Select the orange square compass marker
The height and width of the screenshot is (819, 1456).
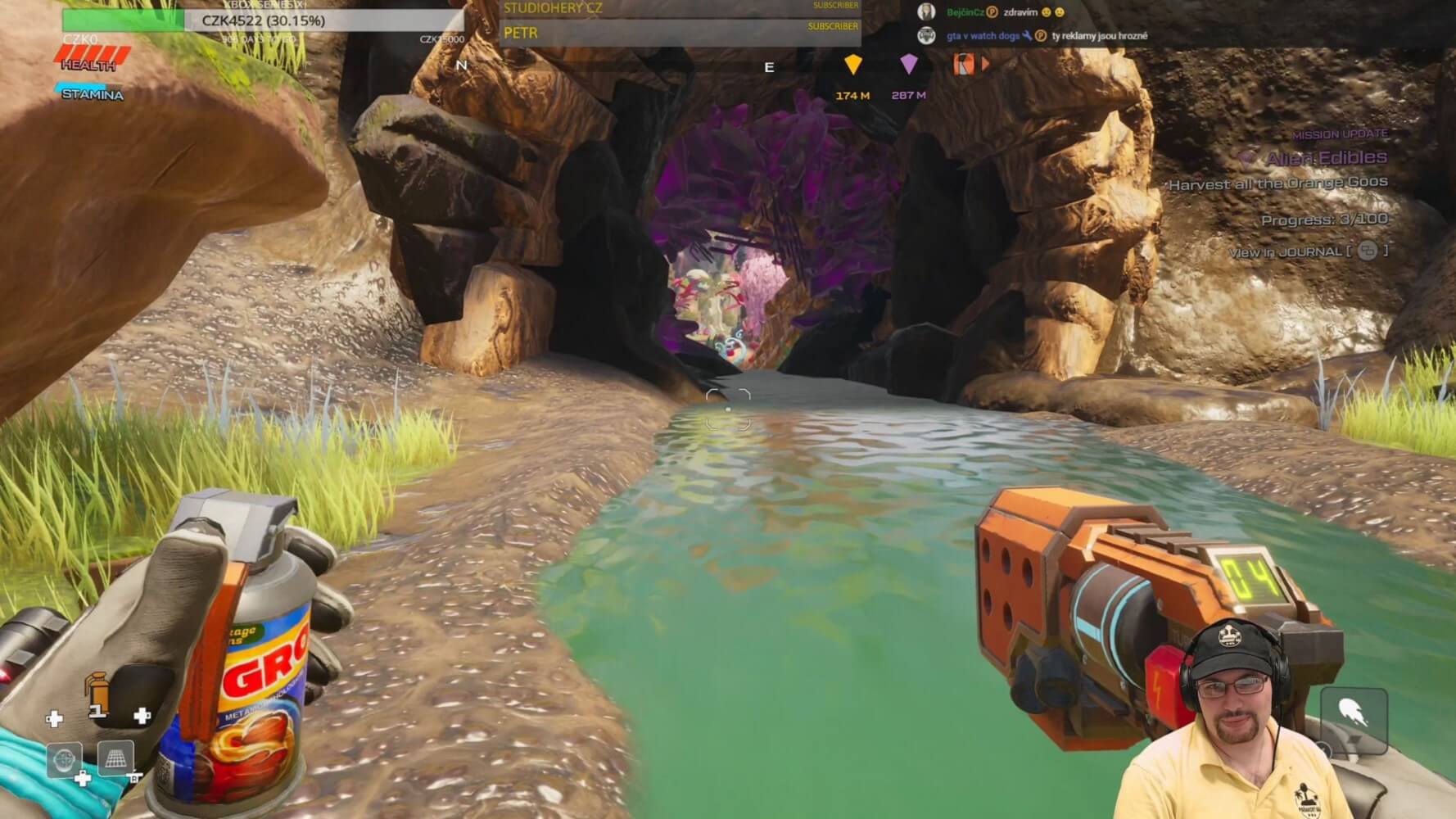pyautogui.click(x=964, y=64)
